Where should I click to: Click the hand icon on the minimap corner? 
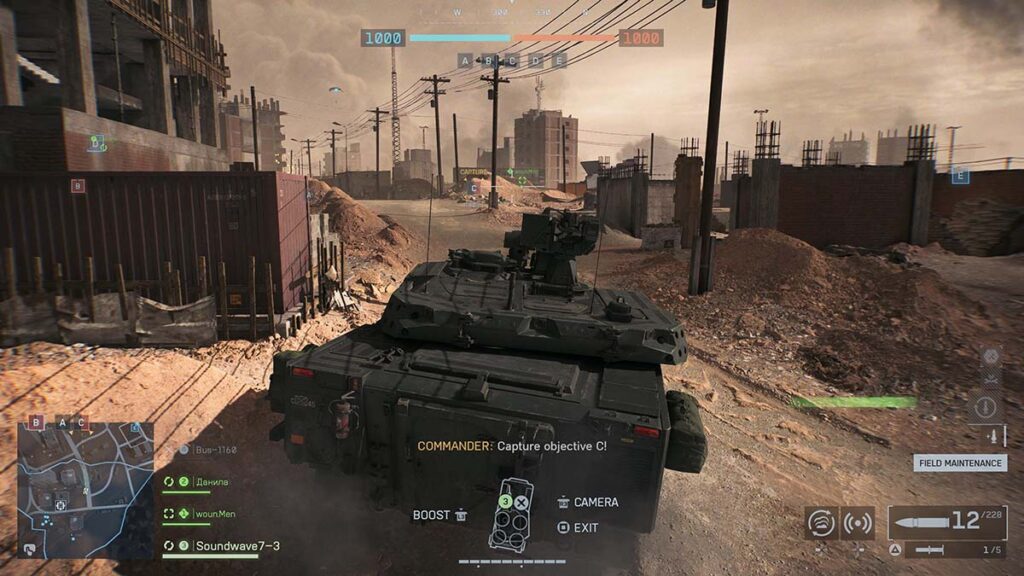(29, 548)
